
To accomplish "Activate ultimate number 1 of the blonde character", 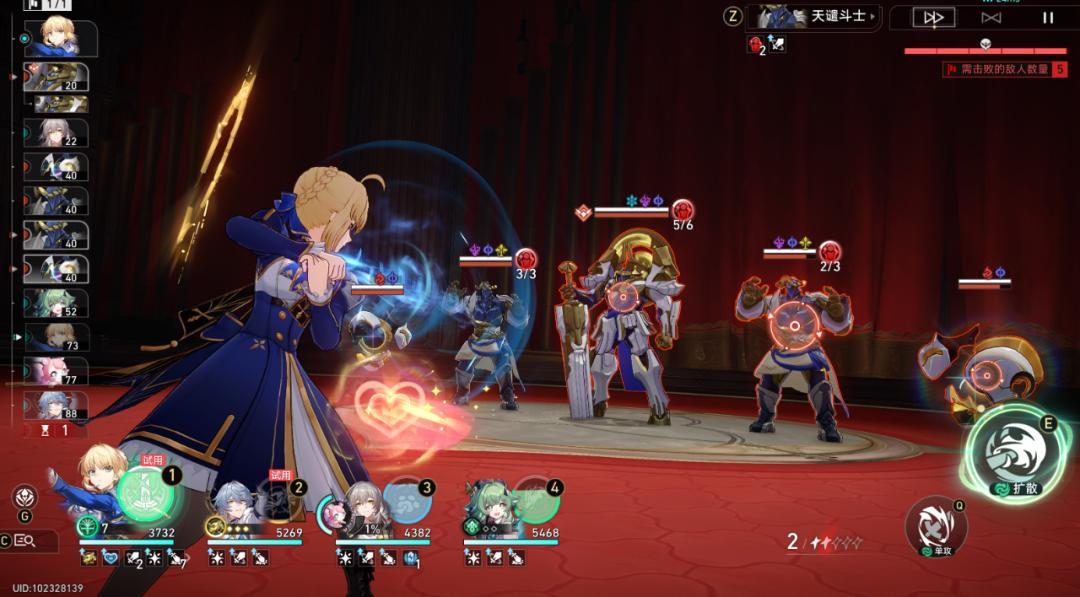I will click(145, 491).
